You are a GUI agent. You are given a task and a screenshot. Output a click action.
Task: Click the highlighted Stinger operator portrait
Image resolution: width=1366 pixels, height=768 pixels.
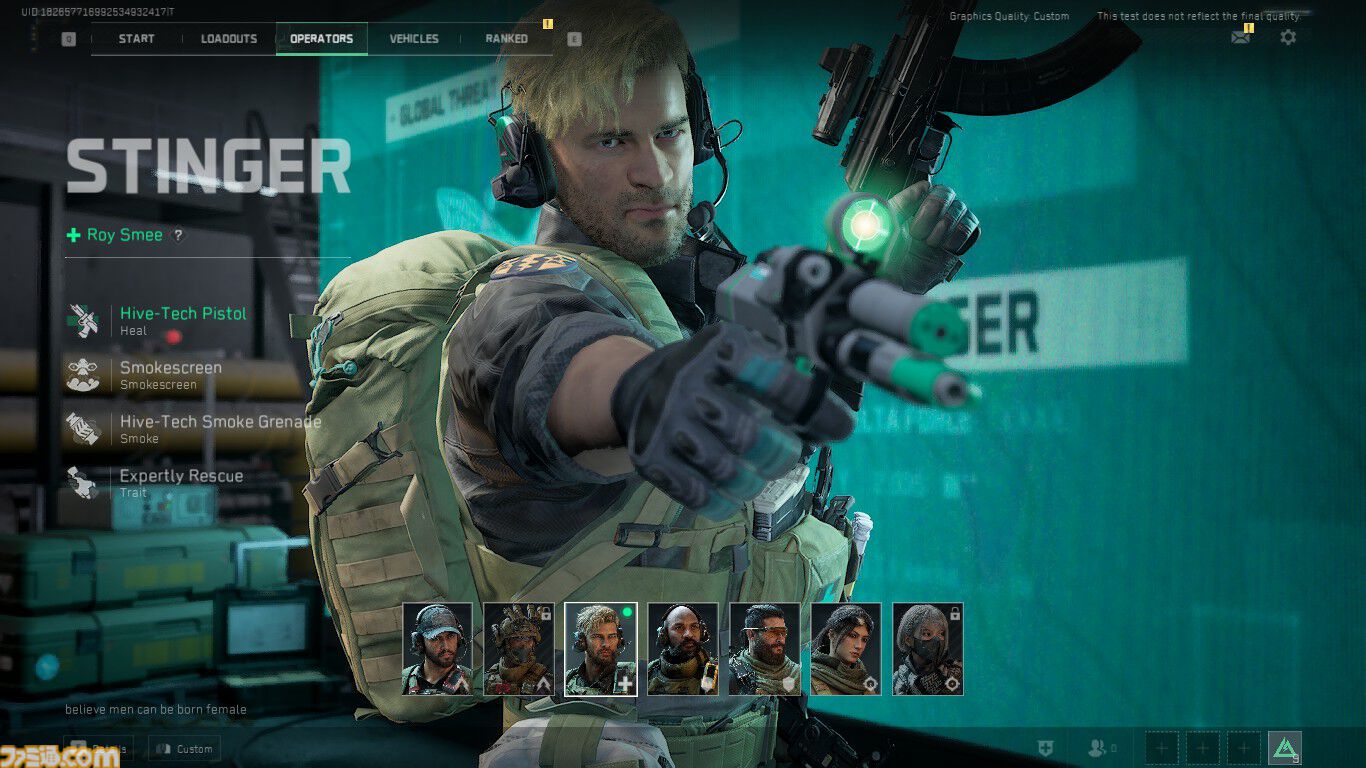tap(598, 647)
